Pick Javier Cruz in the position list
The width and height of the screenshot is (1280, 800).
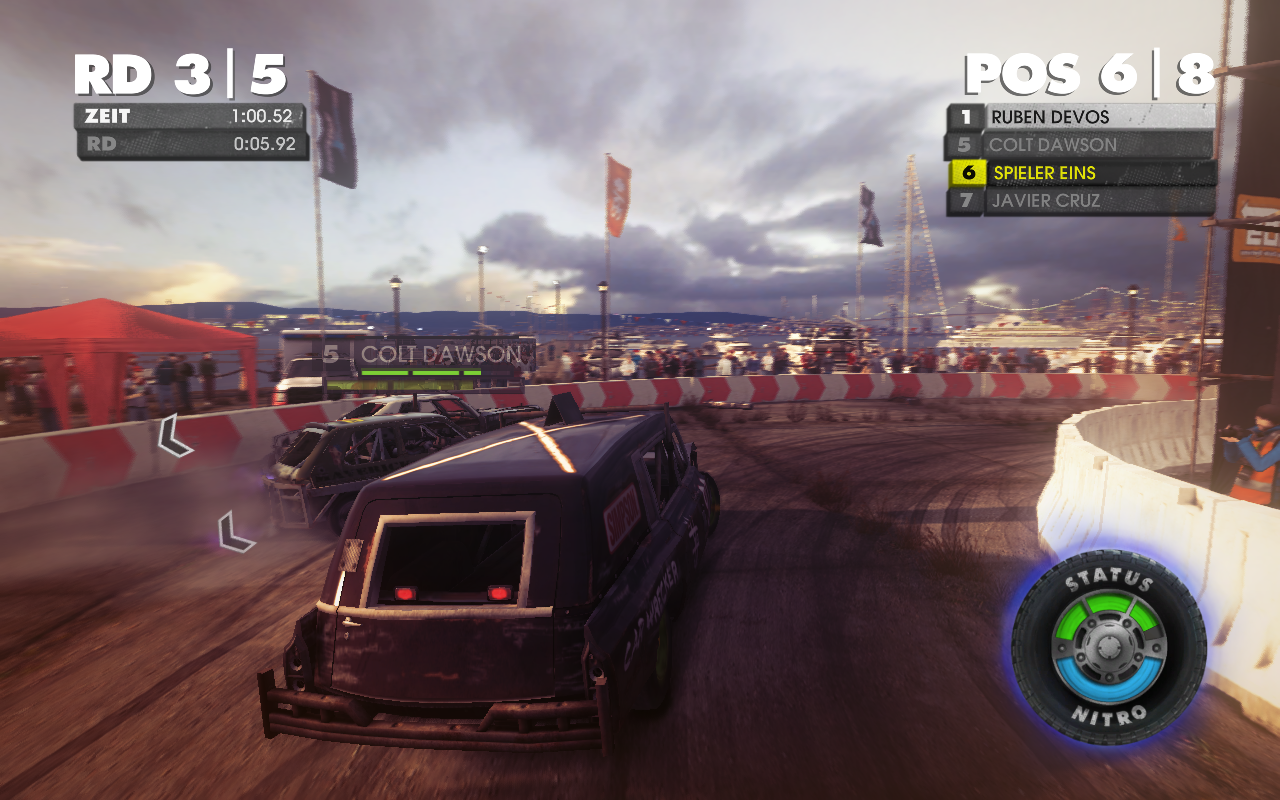(1080, 201)
